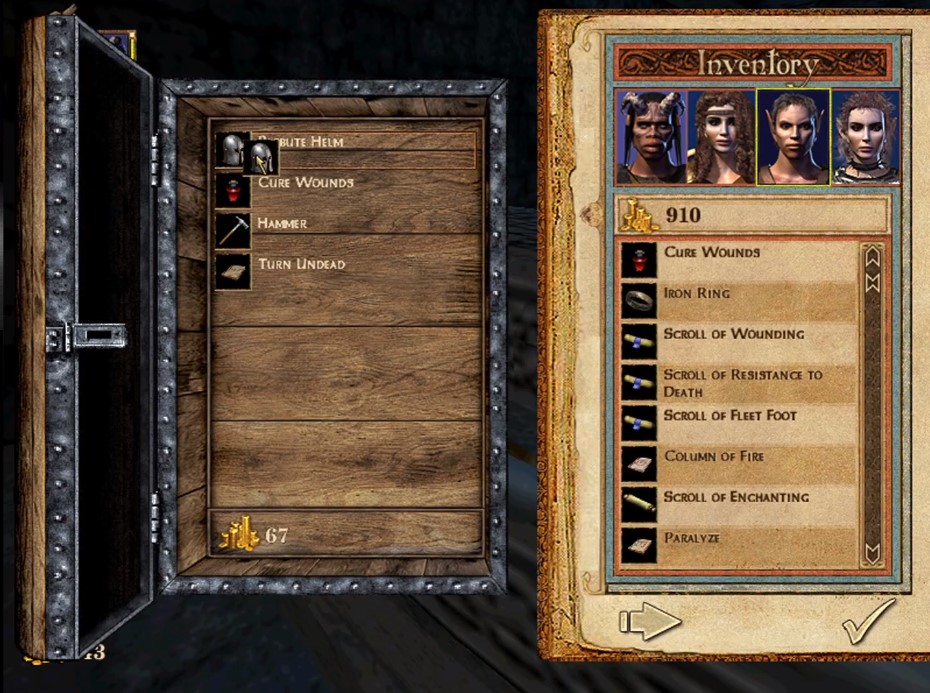Select the horned character portrait

[x=649, y=137]
